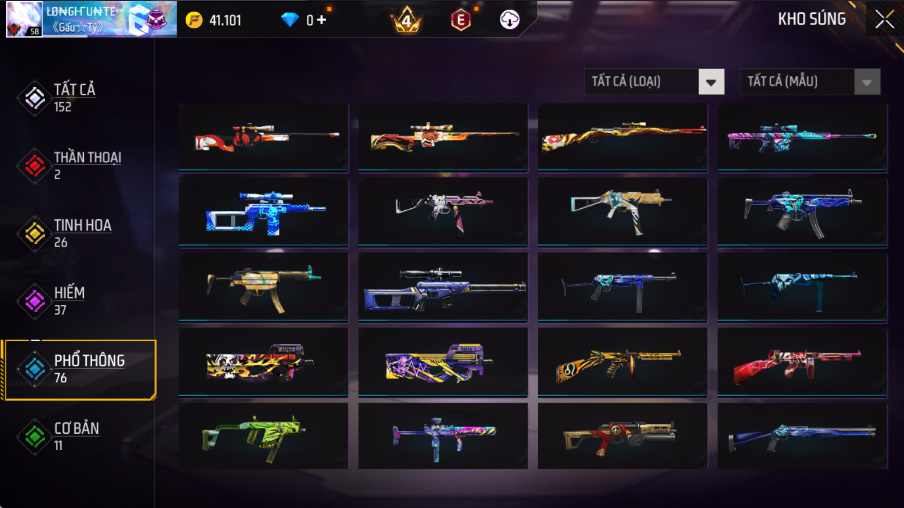Switch to the Cơ Bản tab

[77, 436]
